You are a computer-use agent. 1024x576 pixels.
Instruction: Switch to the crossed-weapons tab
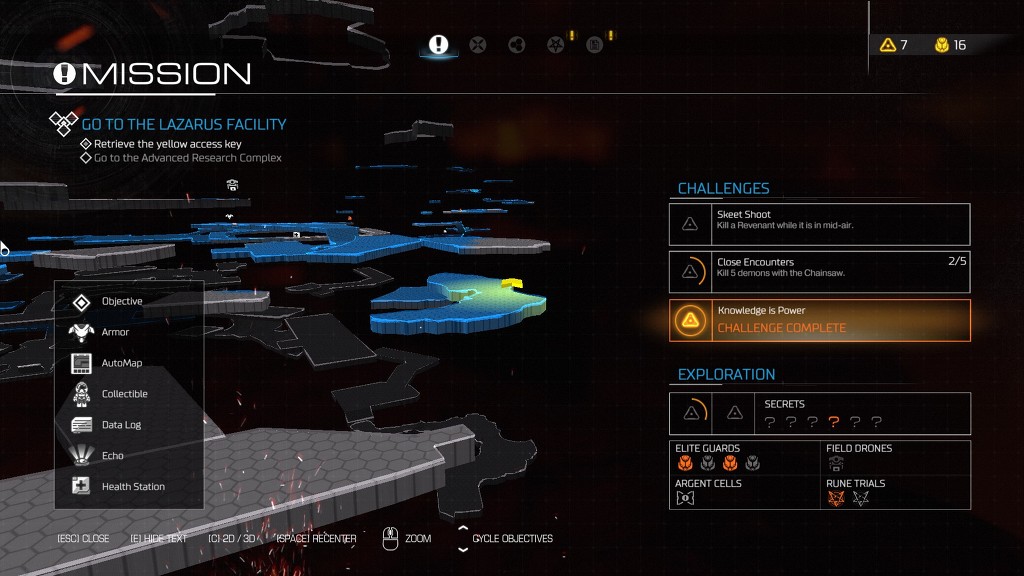(x=478, y=45)
